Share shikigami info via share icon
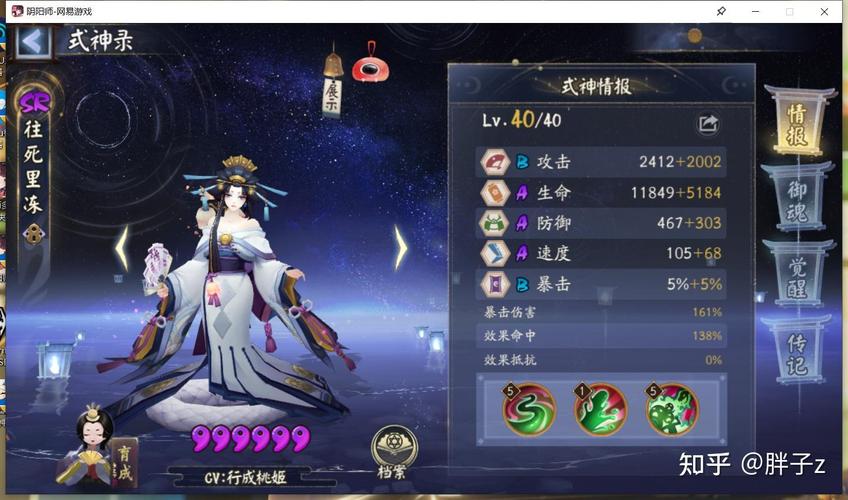The height and width of the screenshot is (500, 848). tap(708, 124)
